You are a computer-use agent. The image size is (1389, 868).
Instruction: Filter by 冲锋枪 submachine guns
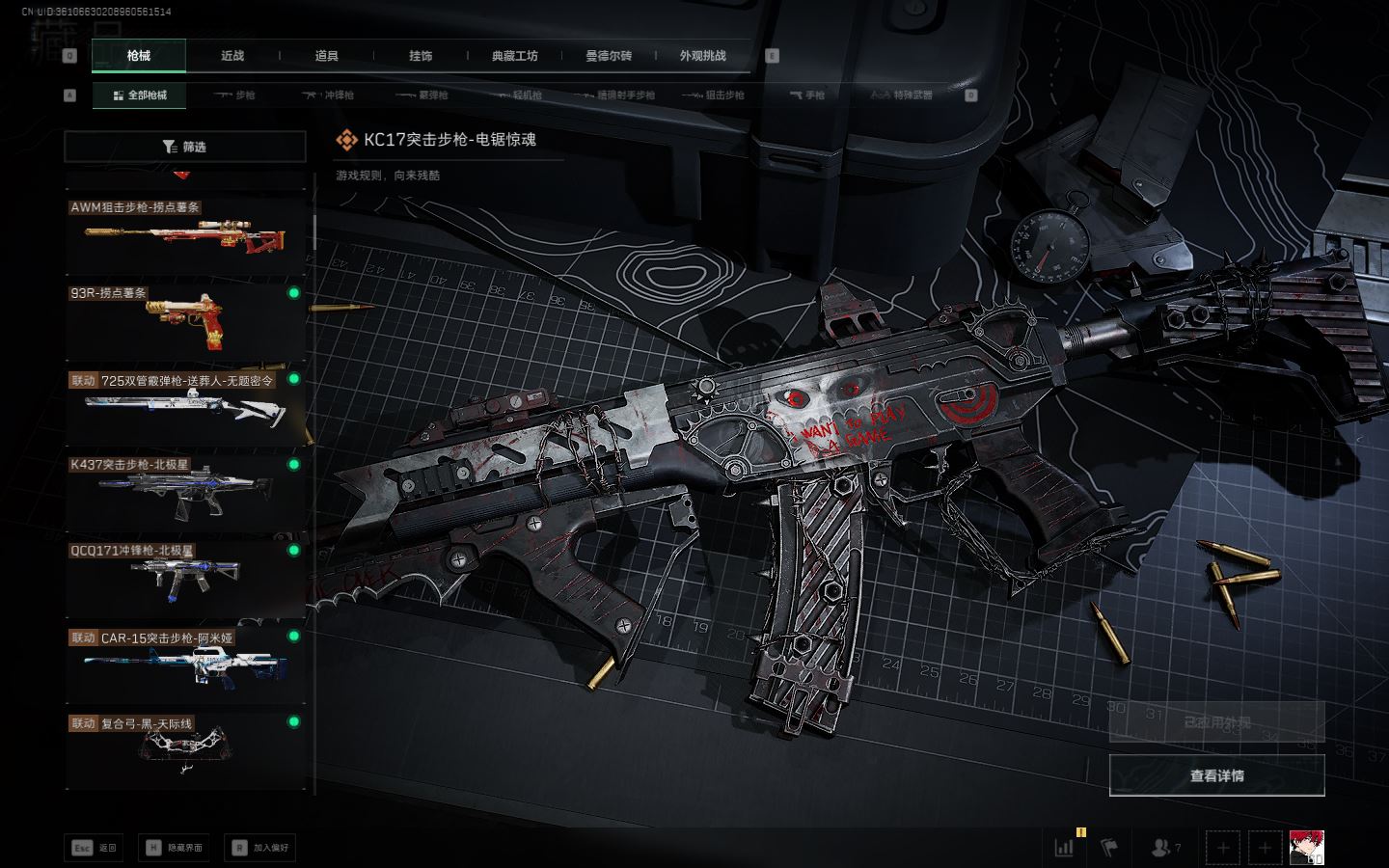pos(330,95)
